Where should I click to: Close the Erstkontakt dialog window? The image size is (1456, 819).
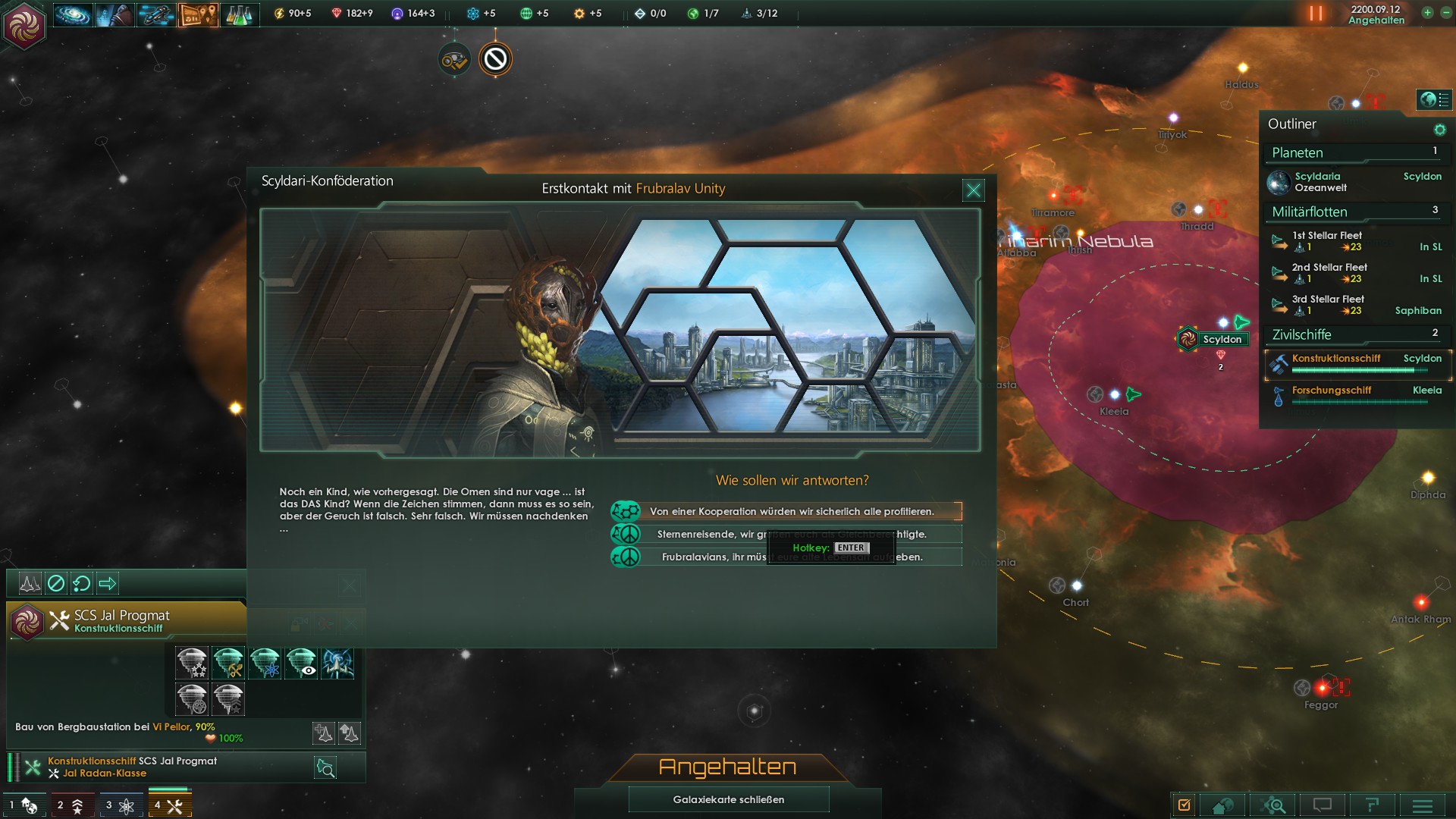click(973, 190)
